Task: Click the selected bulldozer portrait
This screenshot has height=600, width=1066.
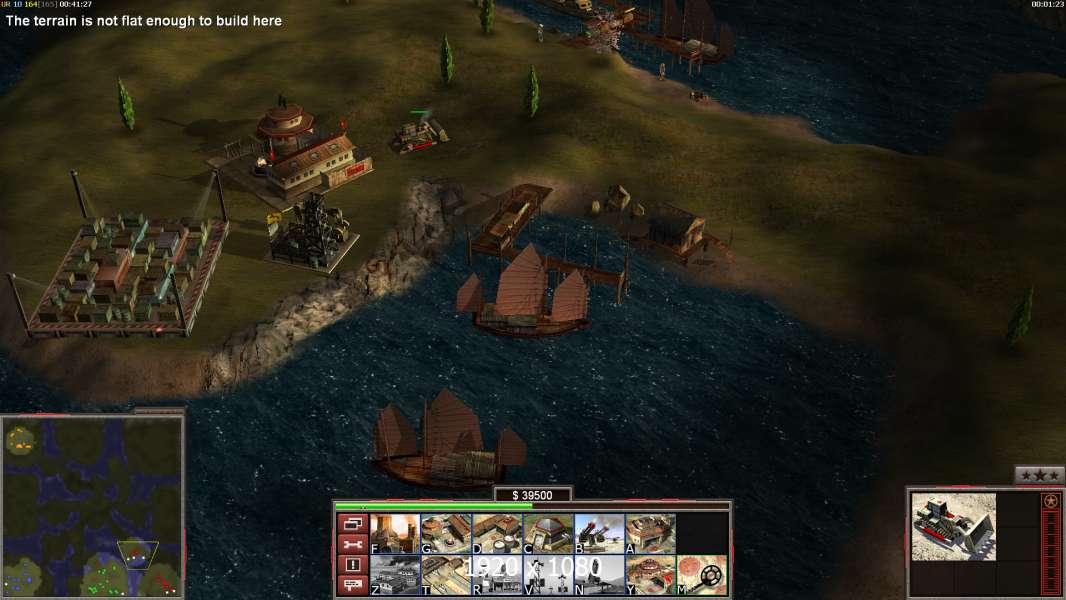Action: (x=953, y=526)
